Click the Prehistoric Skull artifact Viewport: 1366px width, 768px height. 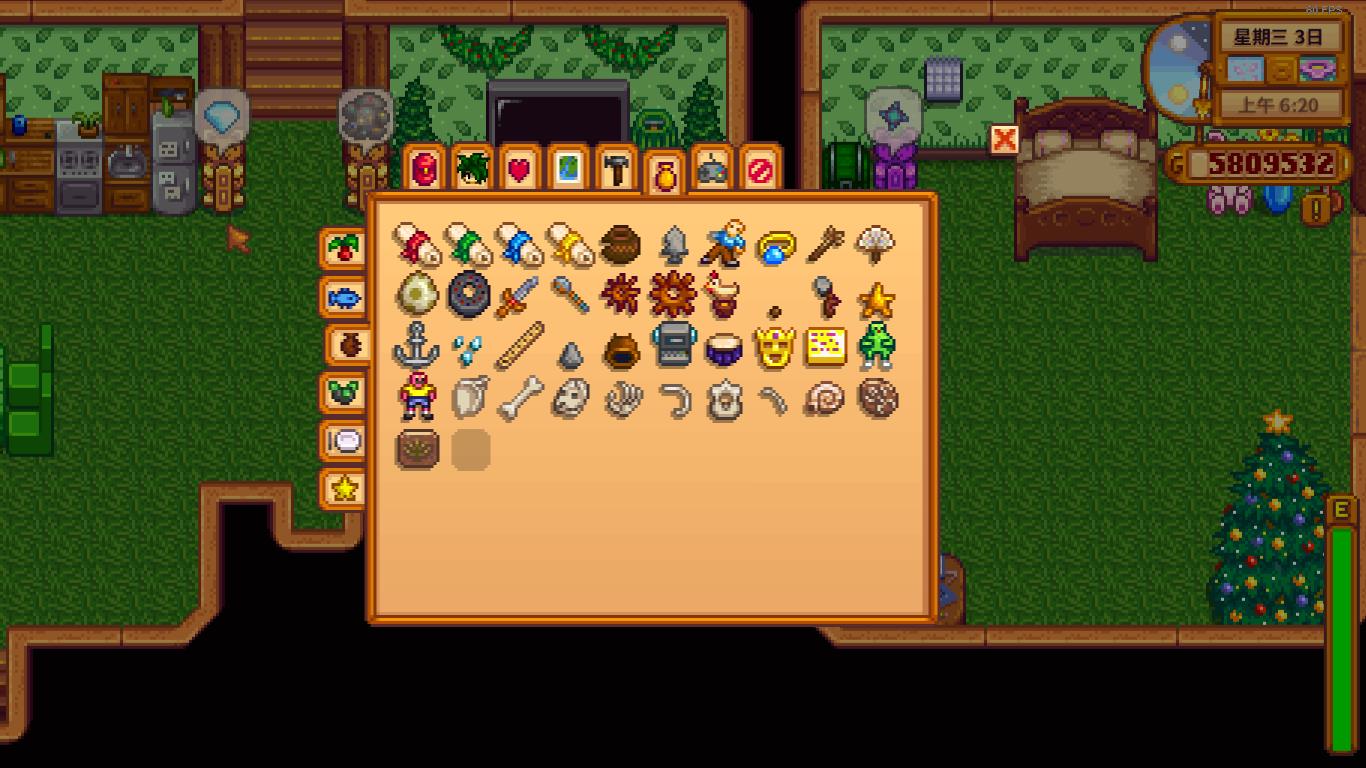pos(569,399)
